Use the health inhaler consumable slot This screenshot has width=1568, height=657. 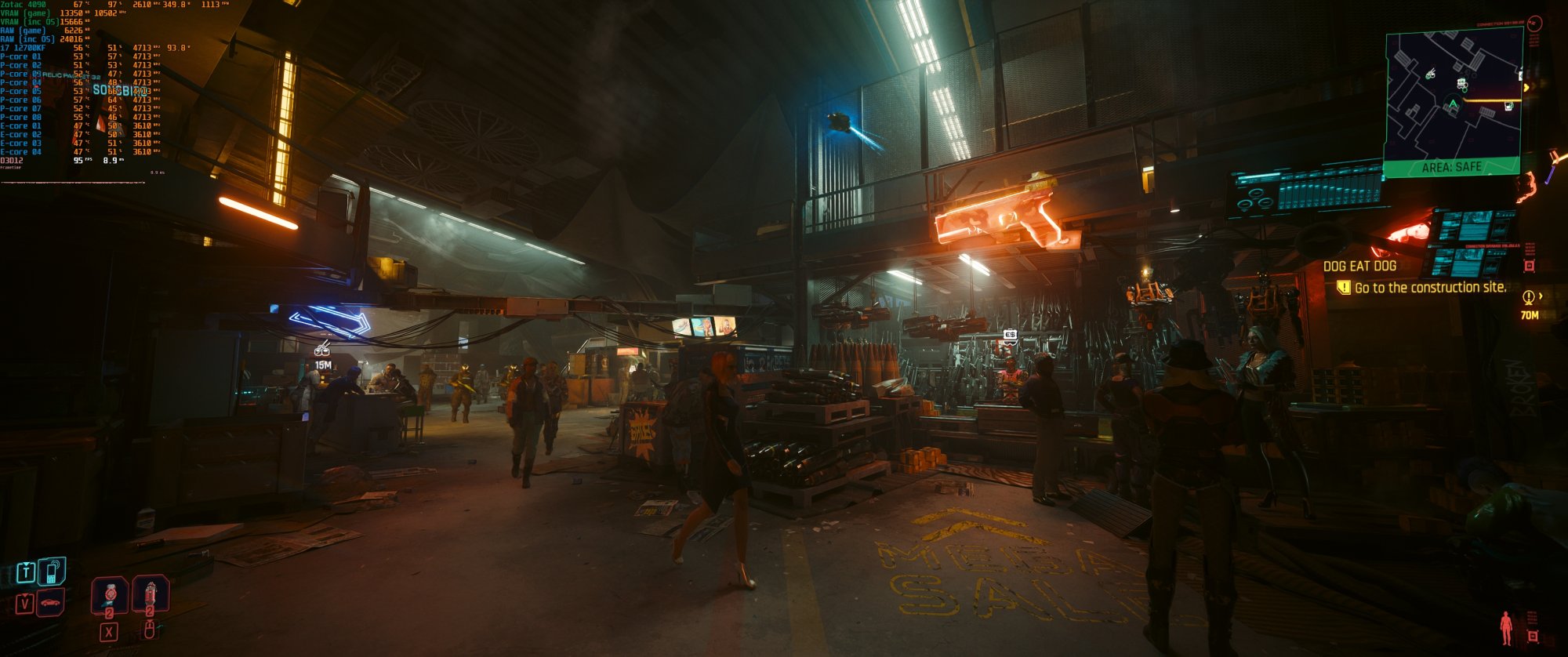point(110,594)
